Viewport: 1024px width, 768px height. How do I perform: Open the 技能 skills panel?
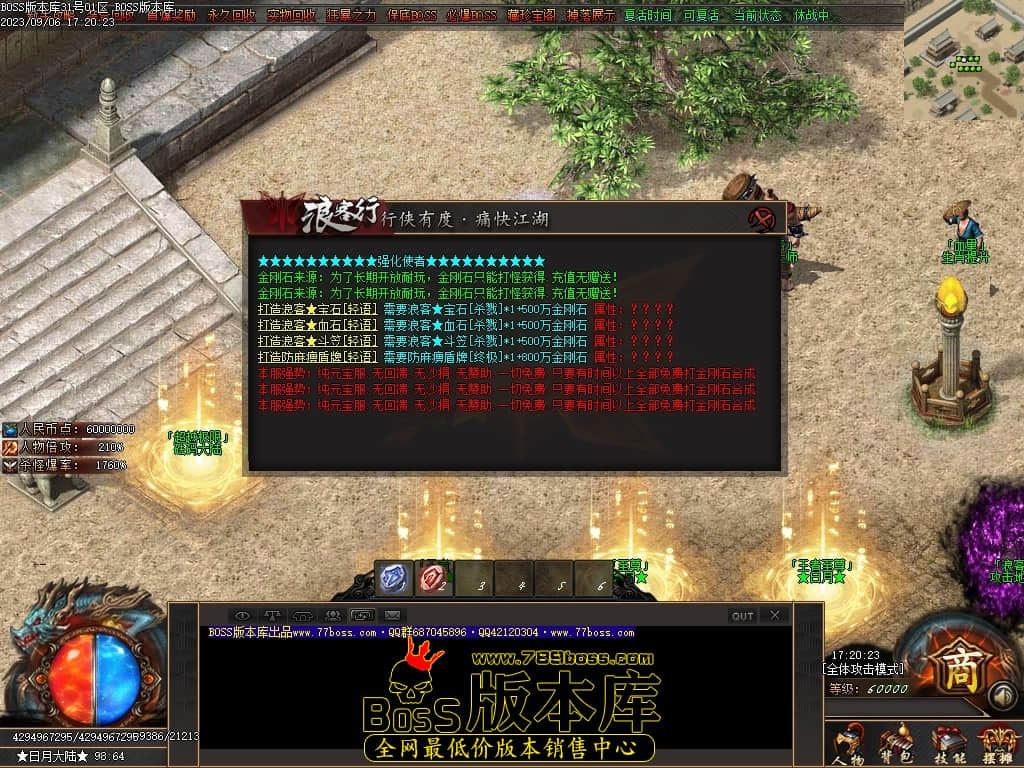click(947, 744)
